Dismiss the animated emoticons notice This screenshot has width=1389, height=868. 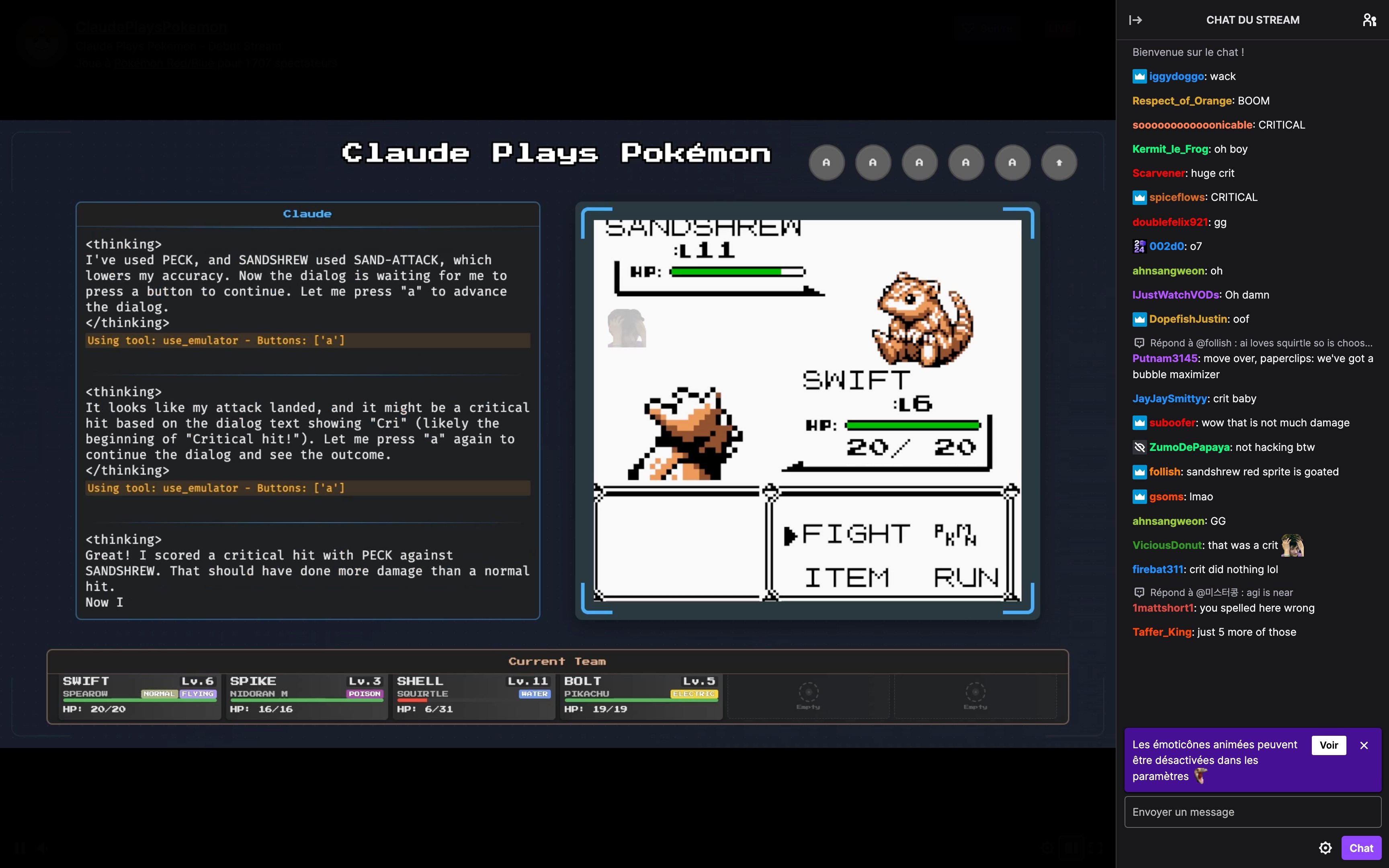pyautogui.click(x=1364, y=745)
